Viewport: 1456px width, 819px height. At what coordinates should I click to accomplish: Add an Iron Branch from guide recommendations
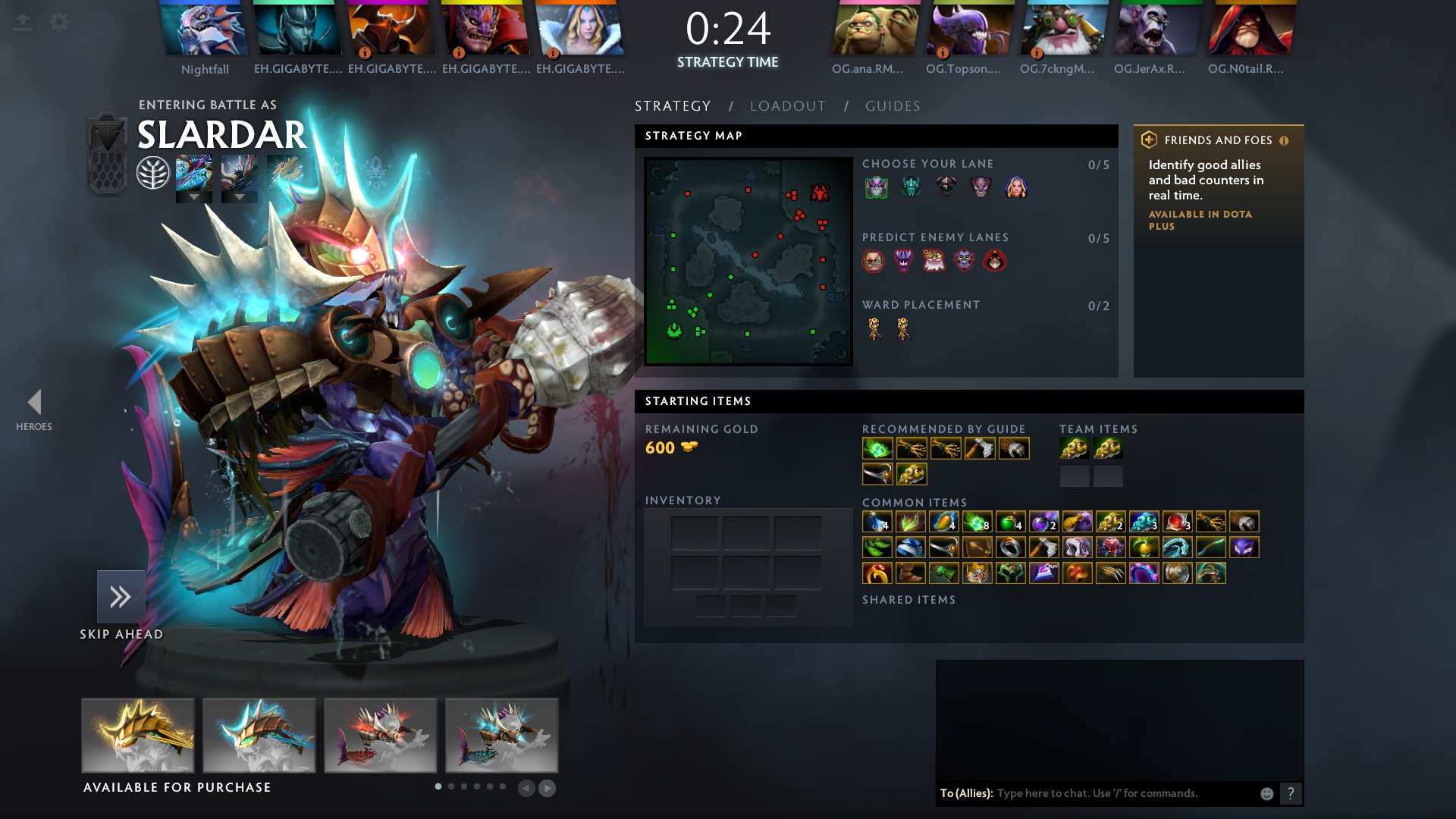912,448
